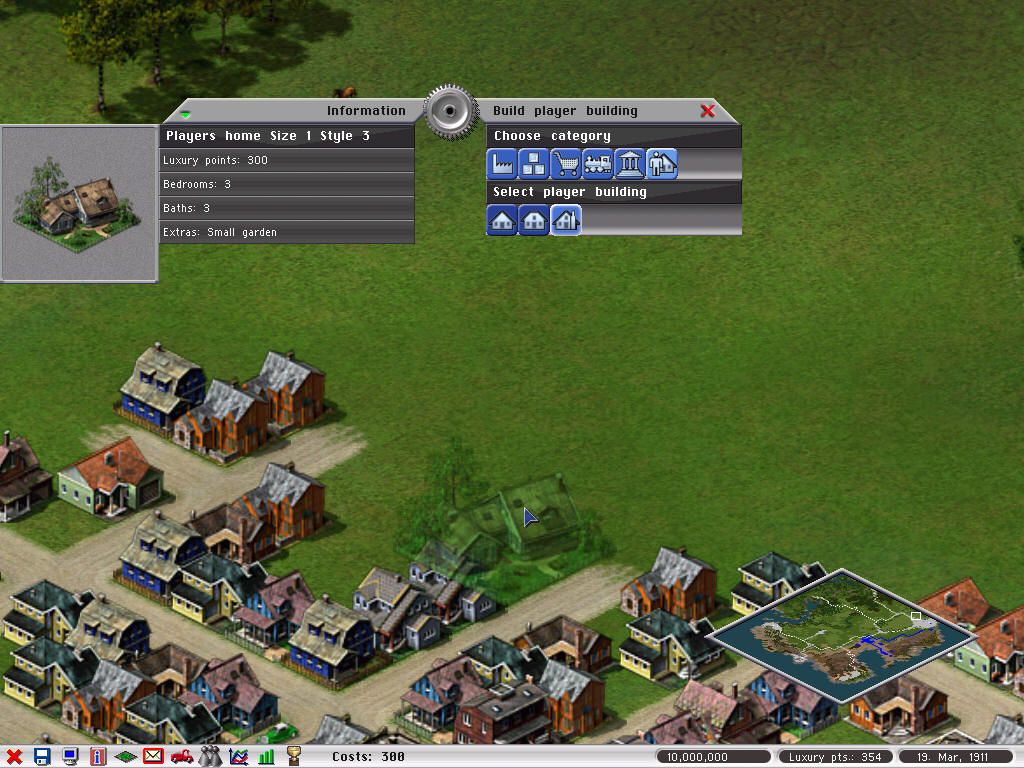Choose the second two-storey house style
The image size is (1024, 768).
[x=534, y=219]
